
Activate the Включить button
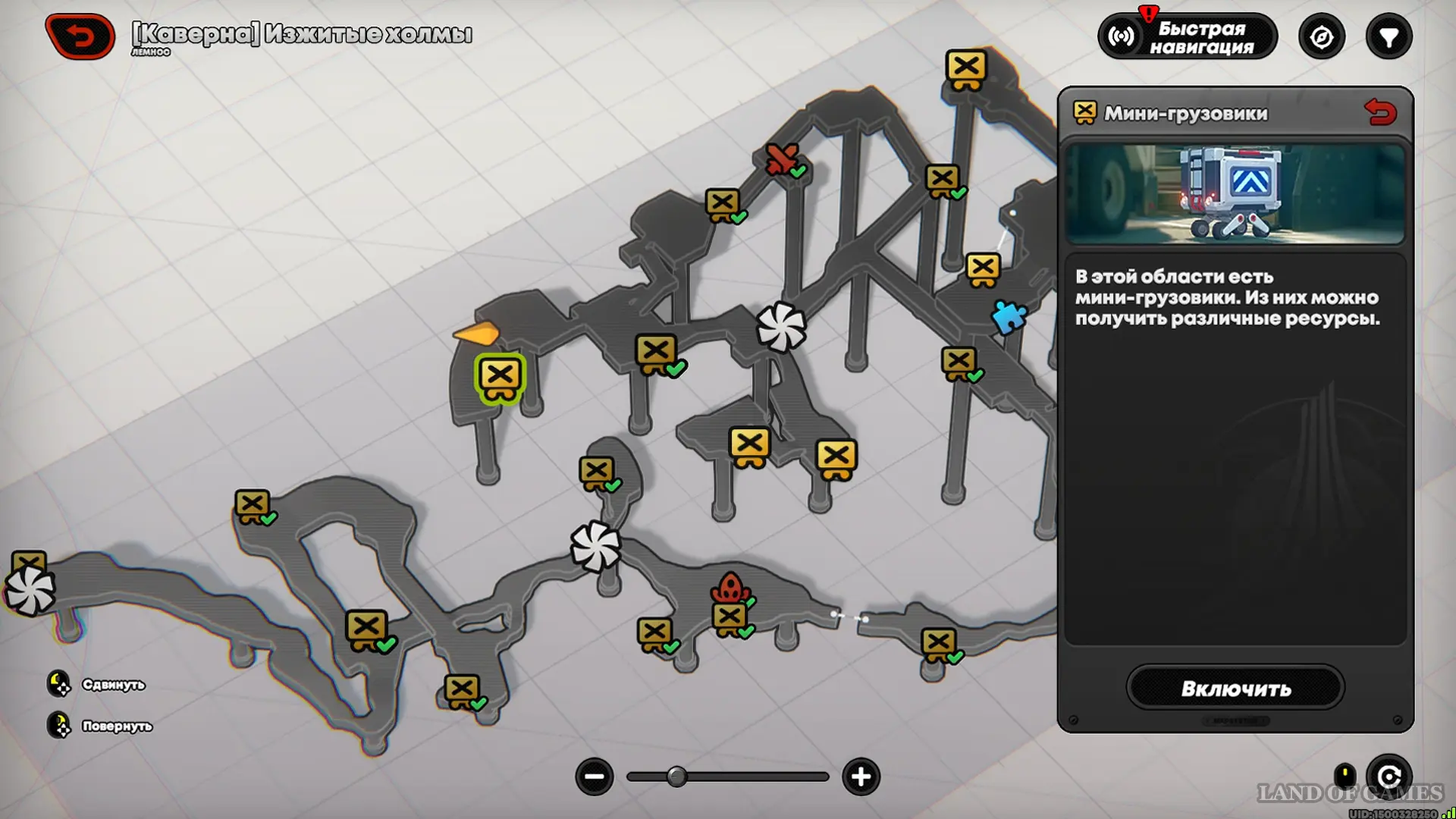tap(1235, 689)
